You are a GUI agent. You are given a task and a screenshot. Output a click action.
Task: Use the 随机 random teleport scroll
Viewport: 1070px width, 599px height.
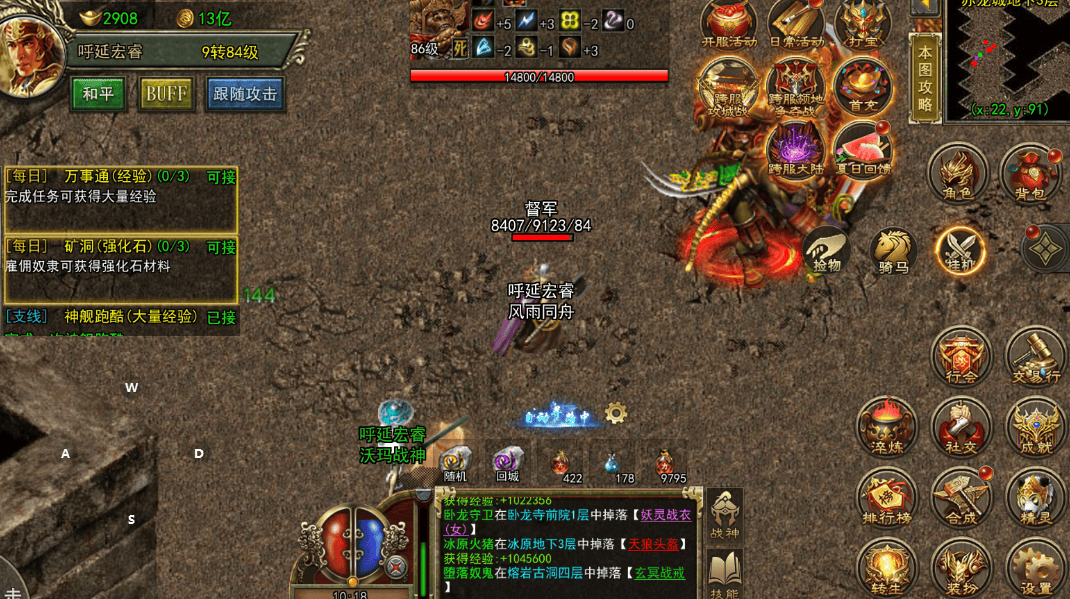pyautogui.click(x=455, y=464)
